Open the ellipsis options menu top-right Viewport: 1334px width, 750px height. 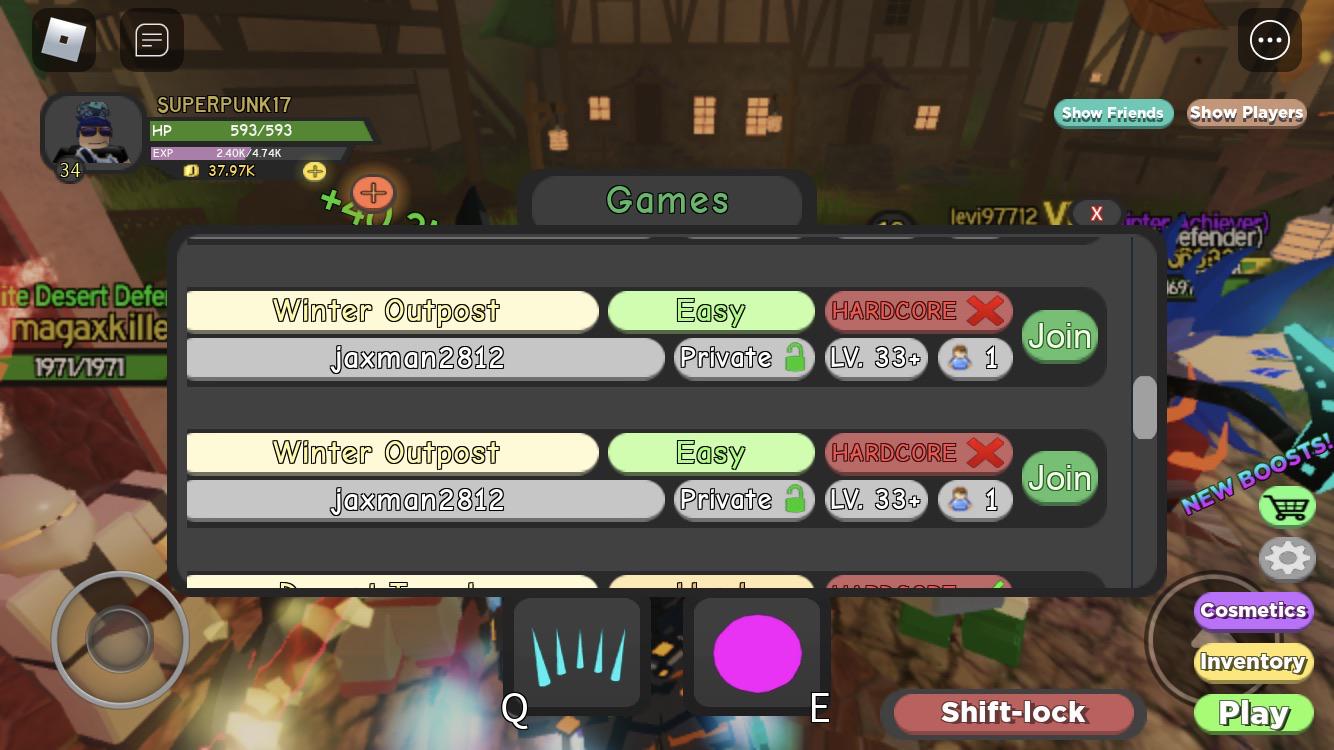(1269, 40)
